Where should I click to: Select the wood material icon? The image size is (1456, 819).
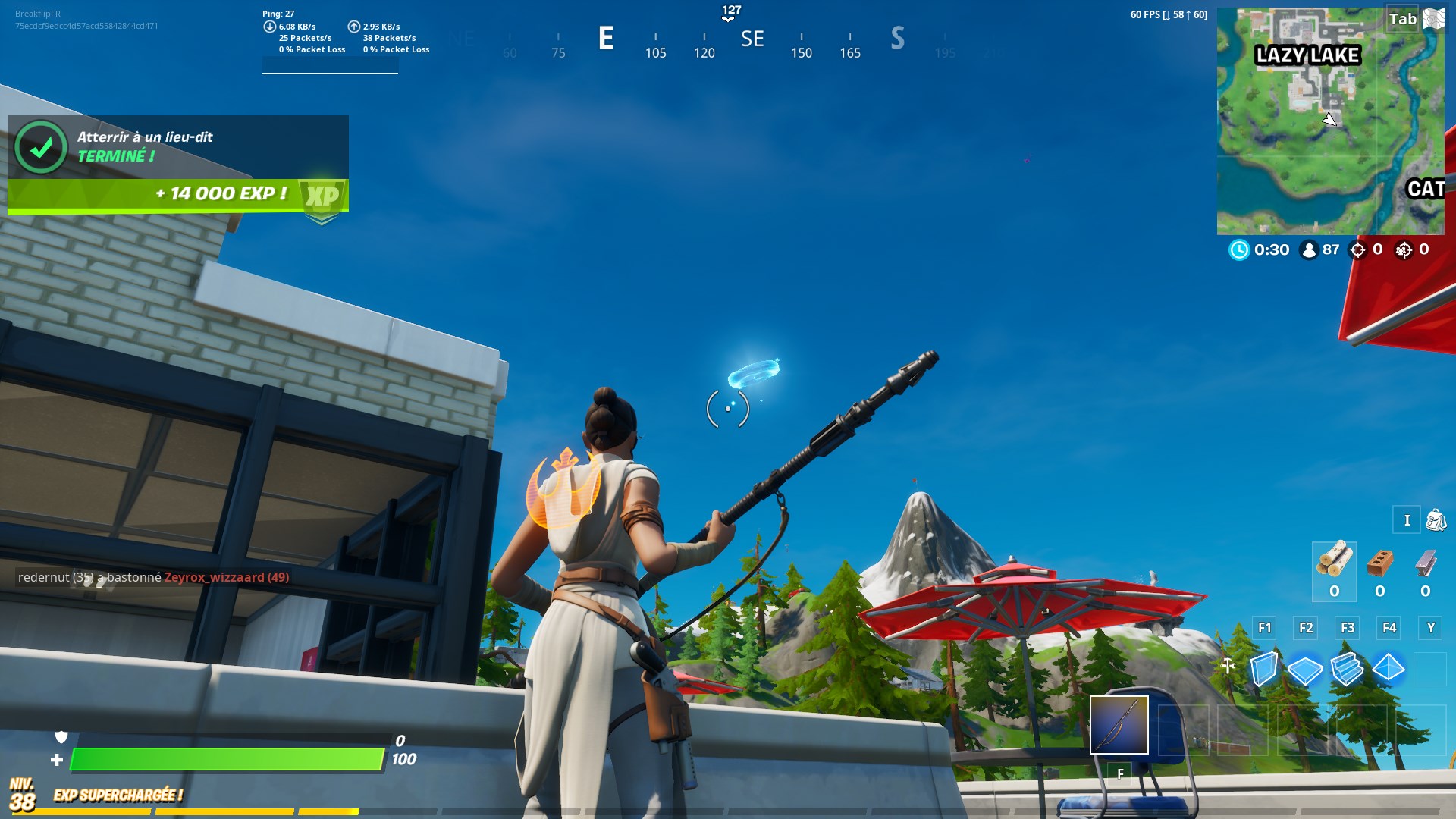(1334, 561)
